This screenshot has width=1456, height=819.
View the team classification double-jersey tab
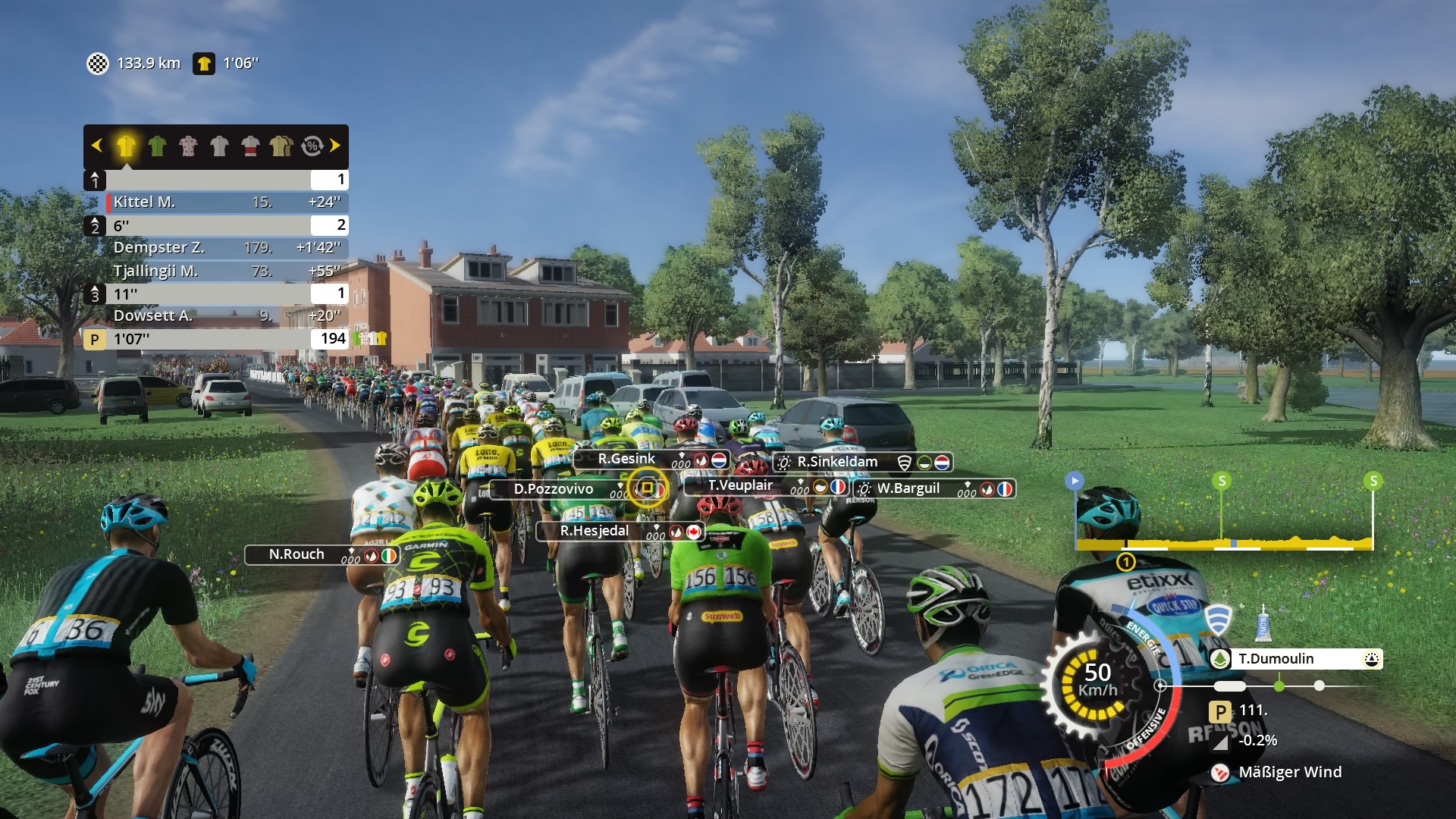(x=281, y=146)
